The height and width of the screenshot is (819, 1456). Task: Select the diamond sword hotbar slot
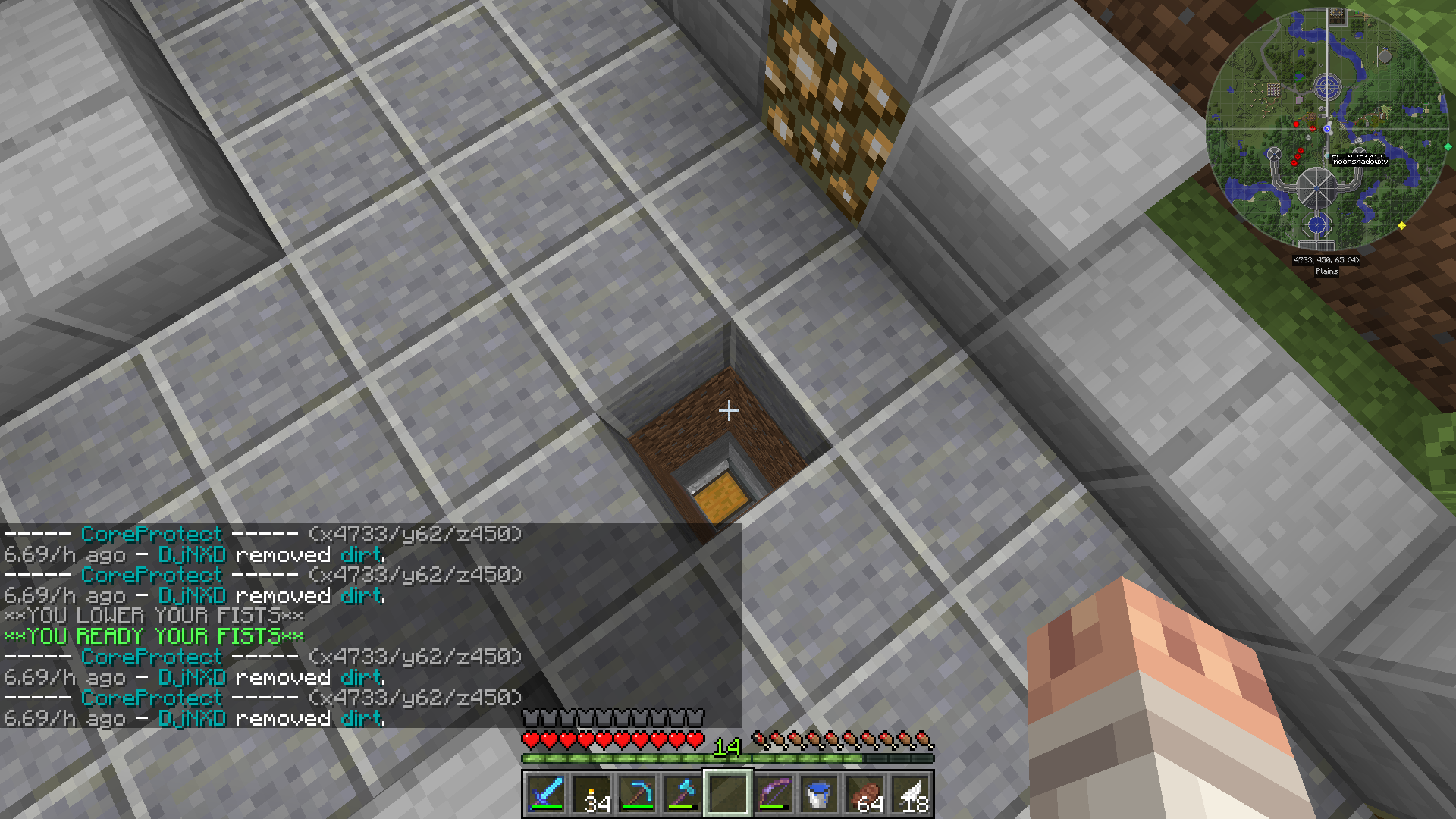click(545, 794)
